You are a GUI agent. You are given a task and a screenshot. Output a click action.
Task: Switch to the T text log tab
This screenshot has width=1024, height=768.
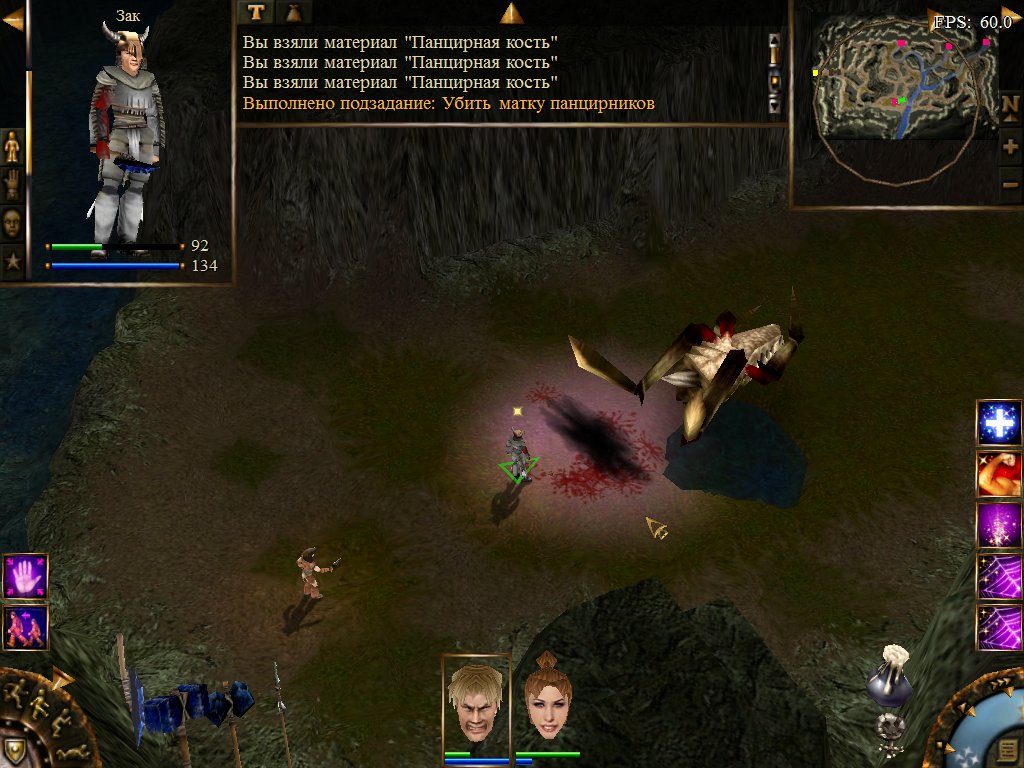point(258,12)
